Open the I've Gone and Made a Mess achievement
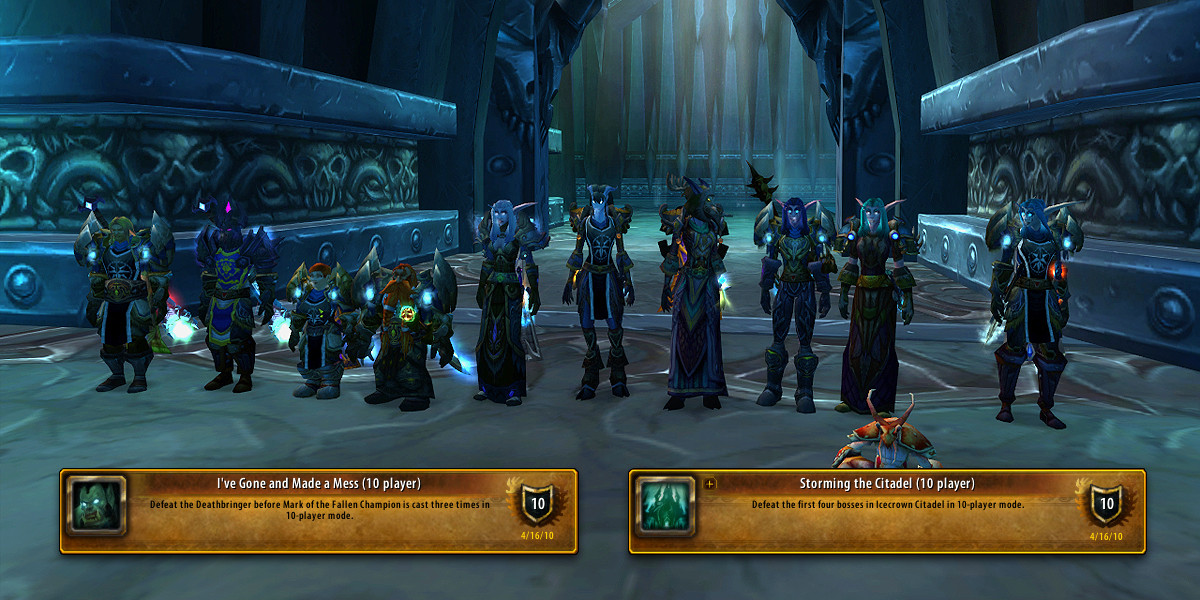Image resolution: width=1200 pixels, height=600 pixels. (x=325, y=484)
